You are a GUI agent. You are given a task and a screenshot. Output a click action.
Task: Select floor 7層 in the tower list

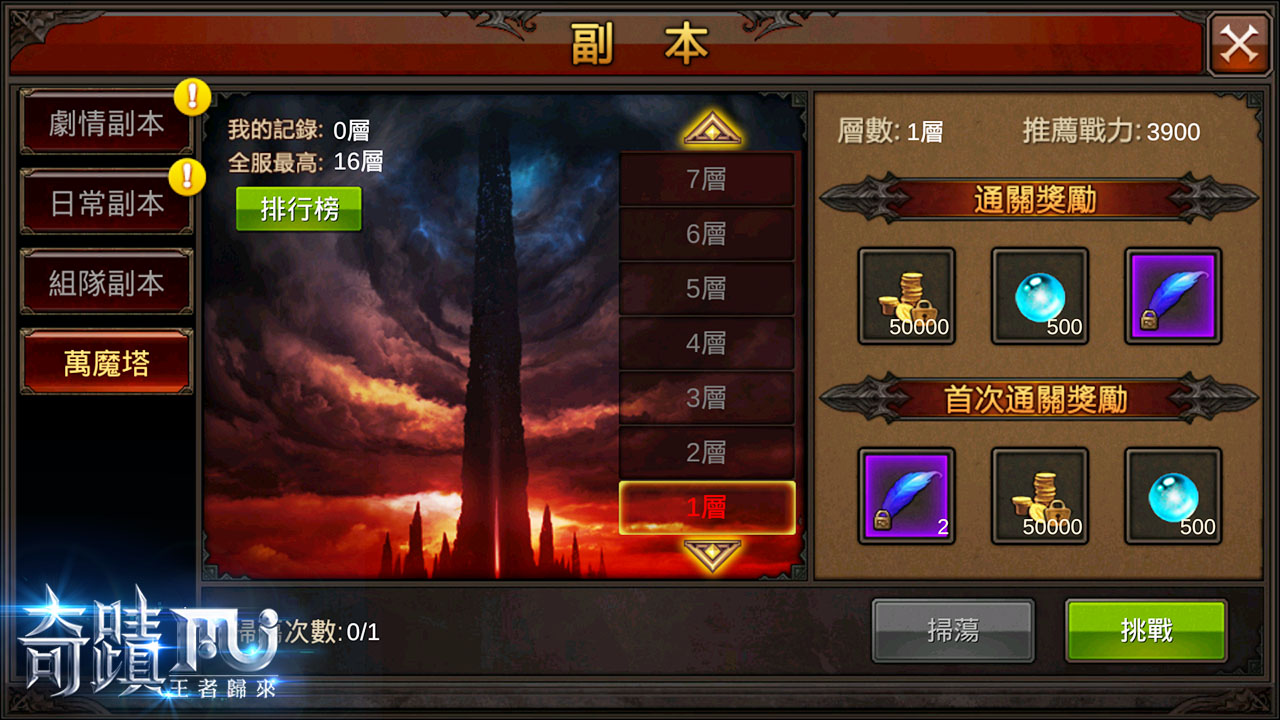point(707,178)
